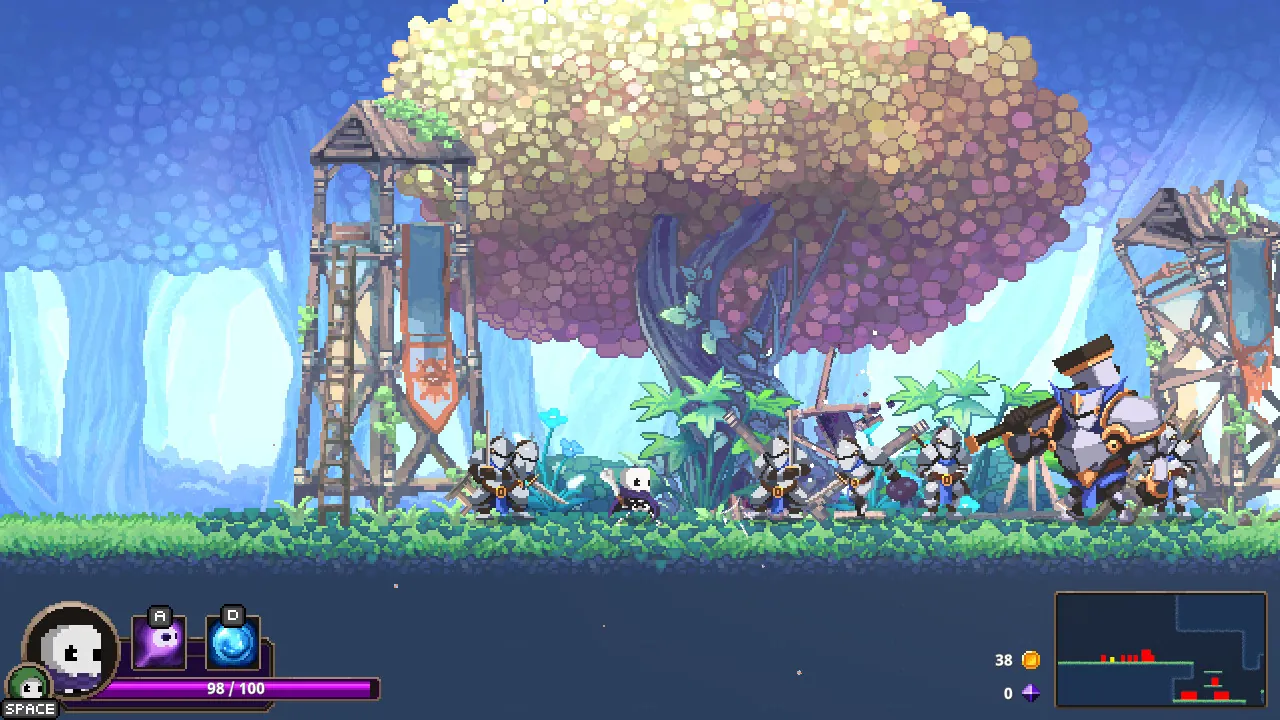Click a red enemy marker on the minimap

1147,655
